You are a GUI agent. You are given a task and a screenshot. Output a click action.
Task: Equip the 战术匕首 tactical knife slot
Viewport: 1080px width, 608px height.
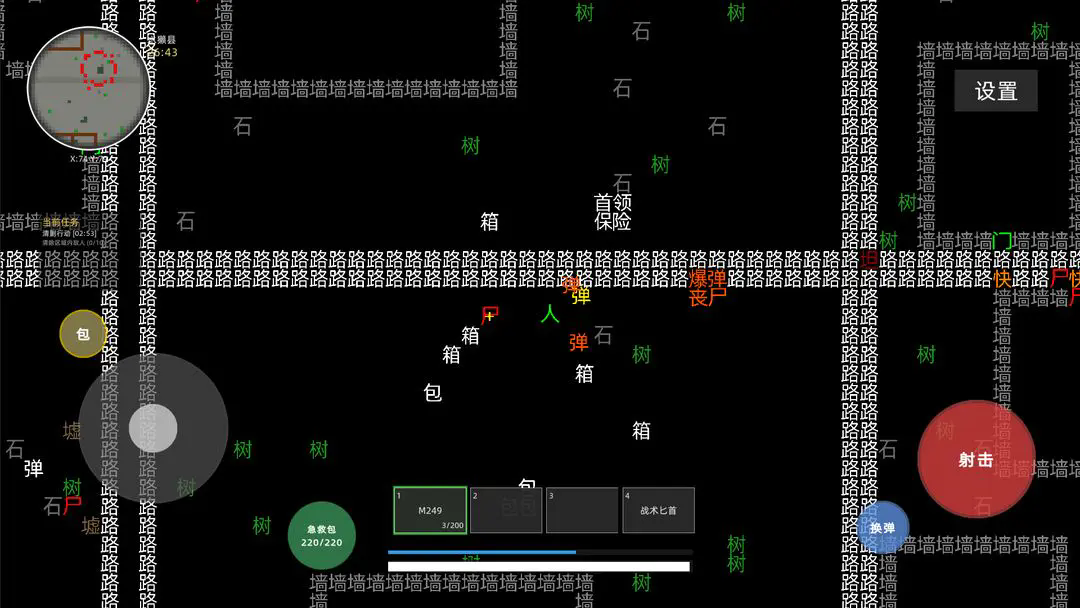point(658,510)
